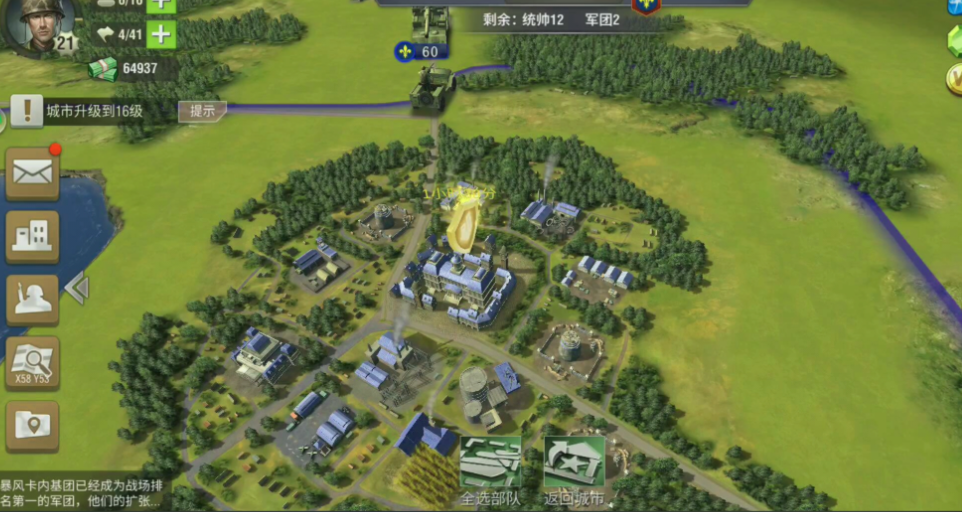Open the mail envelope inbox
Image resolution: width=962 pixels, height=512 pixels.
pyautogui.click(x=33, y=173)
